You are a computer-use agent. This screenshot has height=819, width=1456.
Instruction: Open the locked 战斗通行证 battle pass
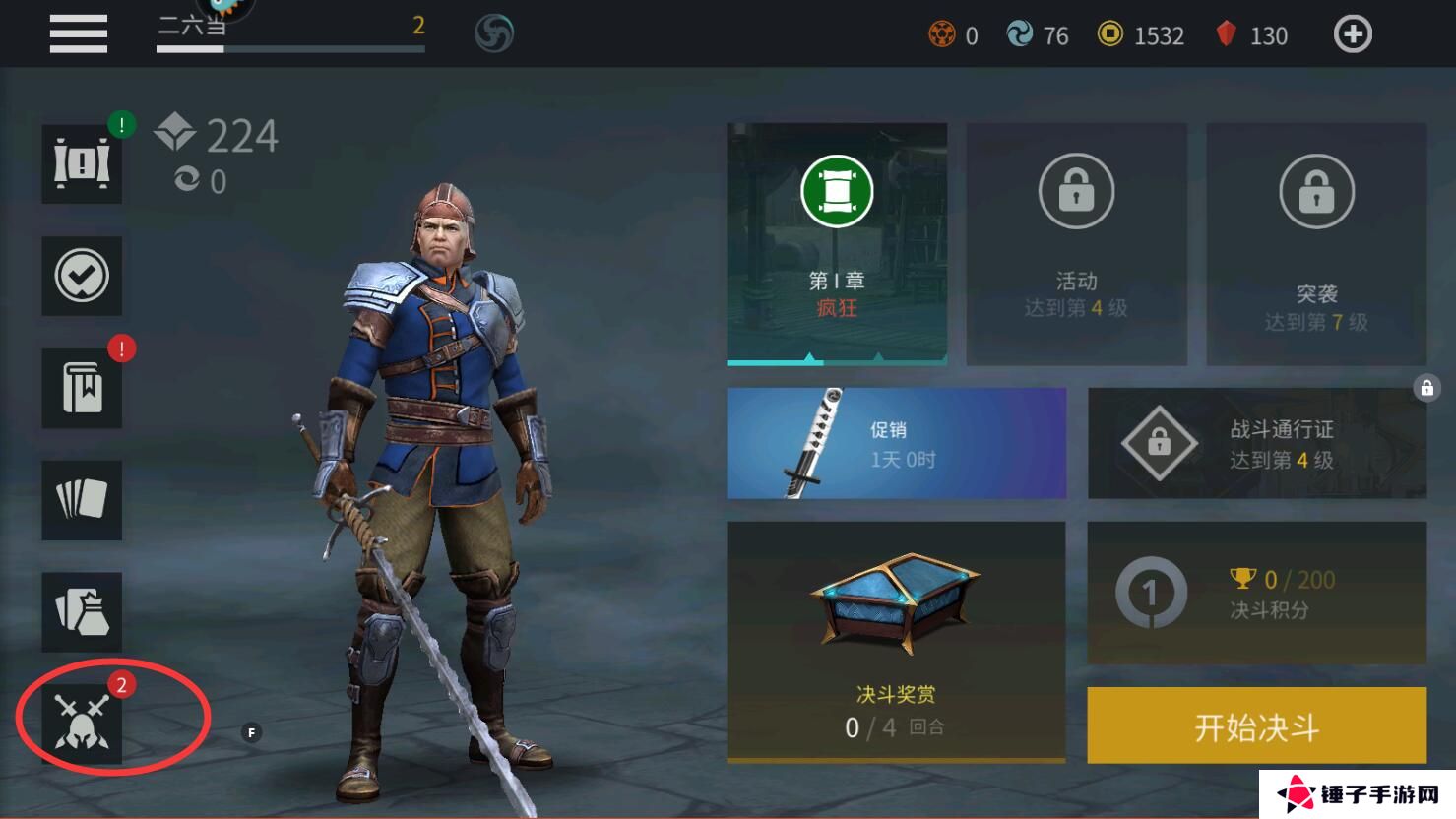point(1256,443)
